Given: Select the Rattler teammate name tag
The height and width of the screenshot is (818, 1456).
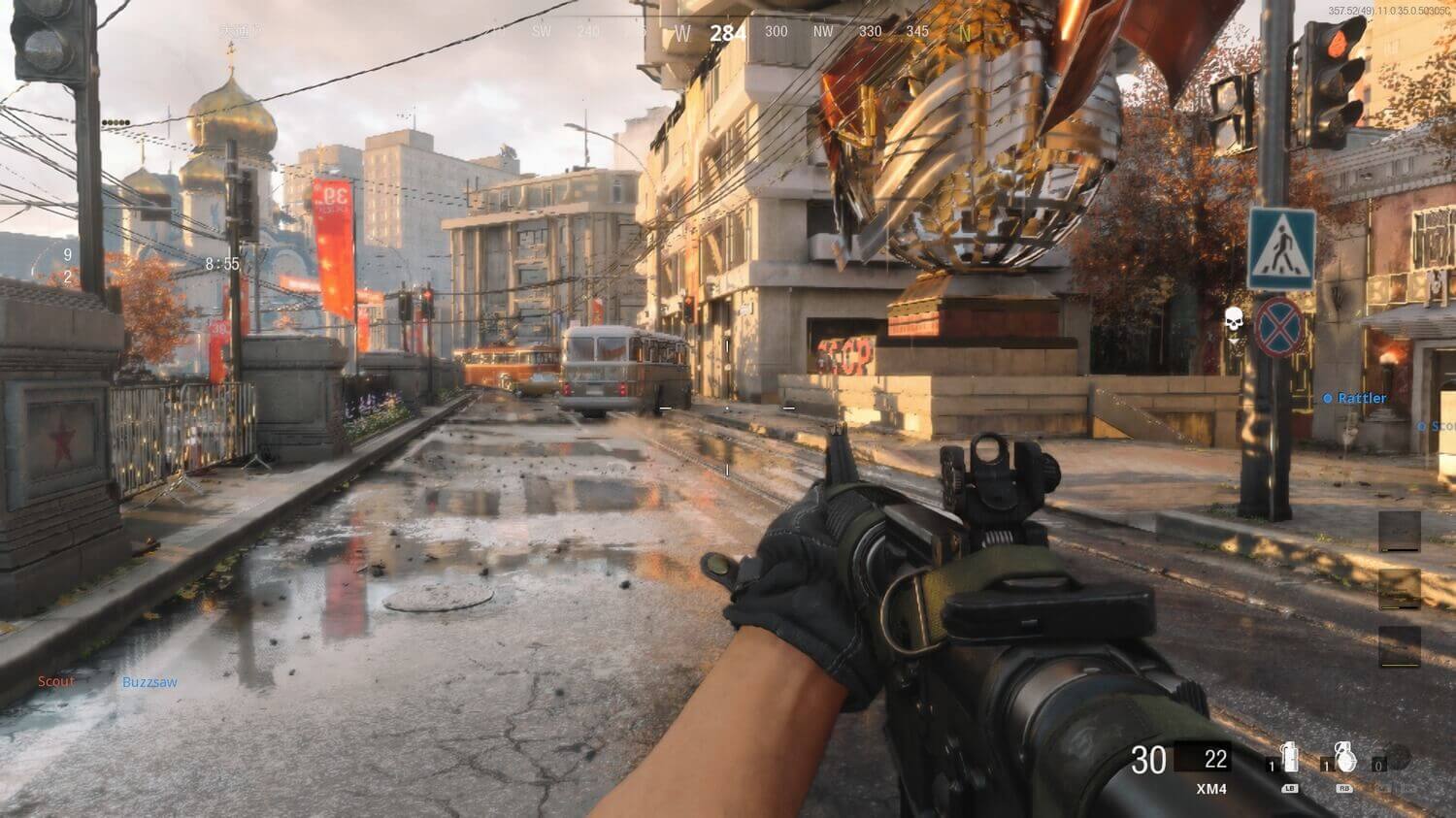Looking at the screenshot, I should click(1361, 399).
